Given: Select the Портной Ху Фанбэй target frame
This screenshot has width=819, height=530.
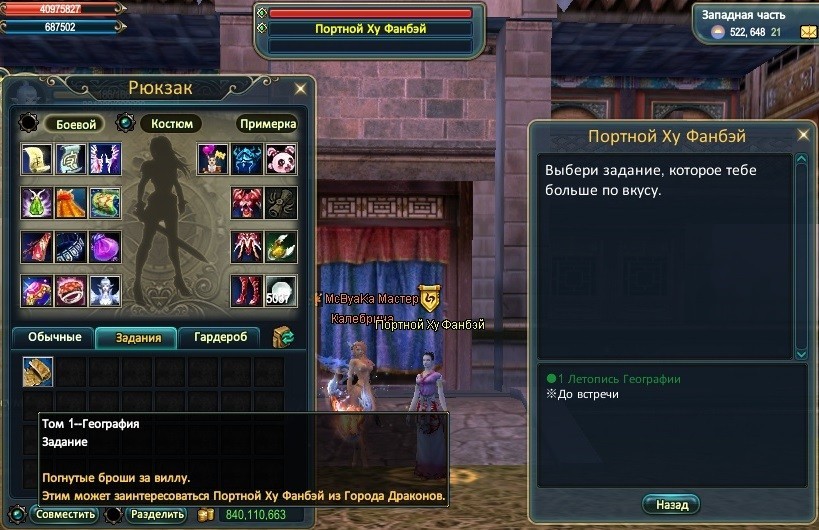Looking at the screenshot, I should [x=371, y=29].
